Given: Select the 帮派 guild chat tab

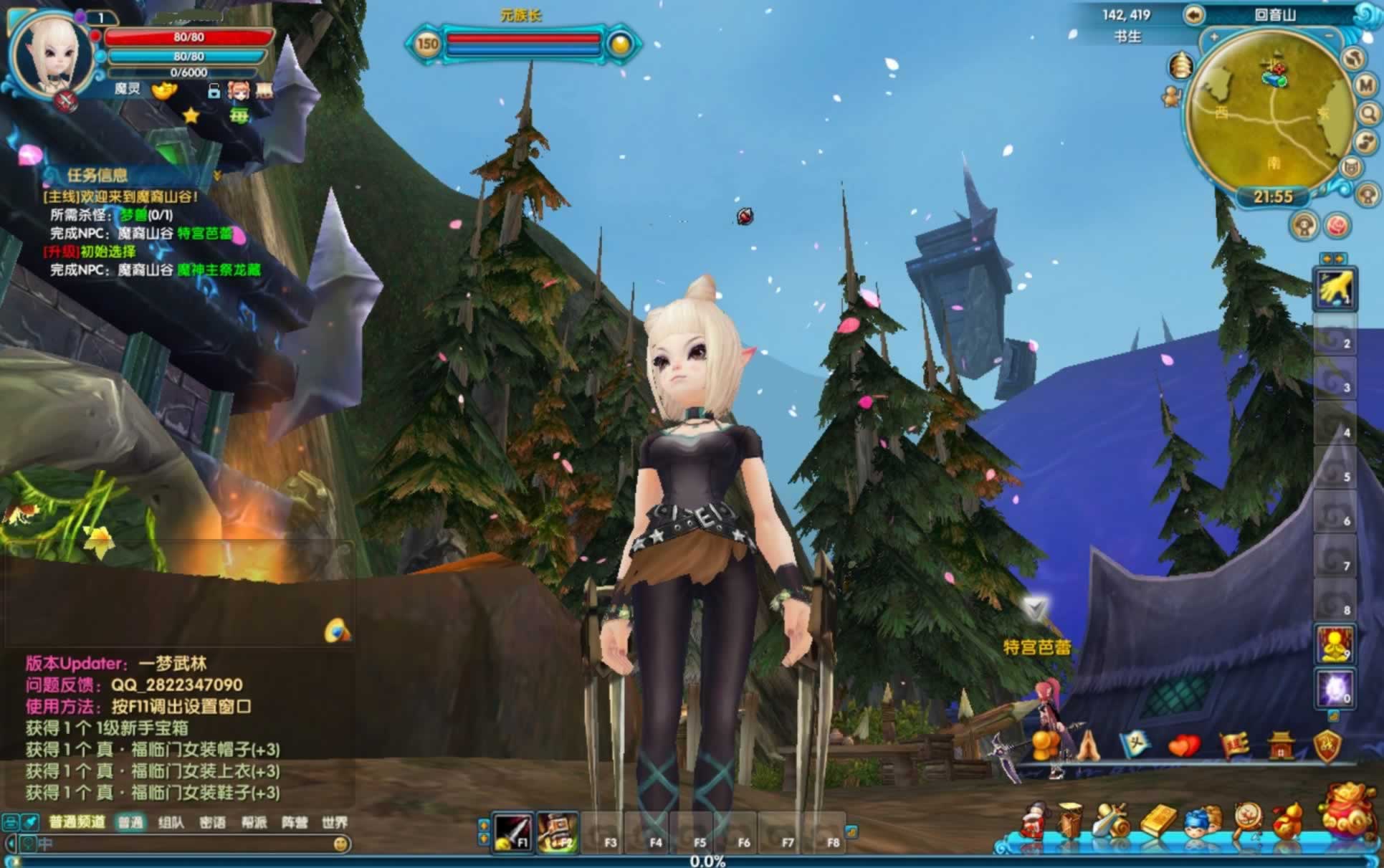Looking at the screenshot, I should (x=254, y=822).
